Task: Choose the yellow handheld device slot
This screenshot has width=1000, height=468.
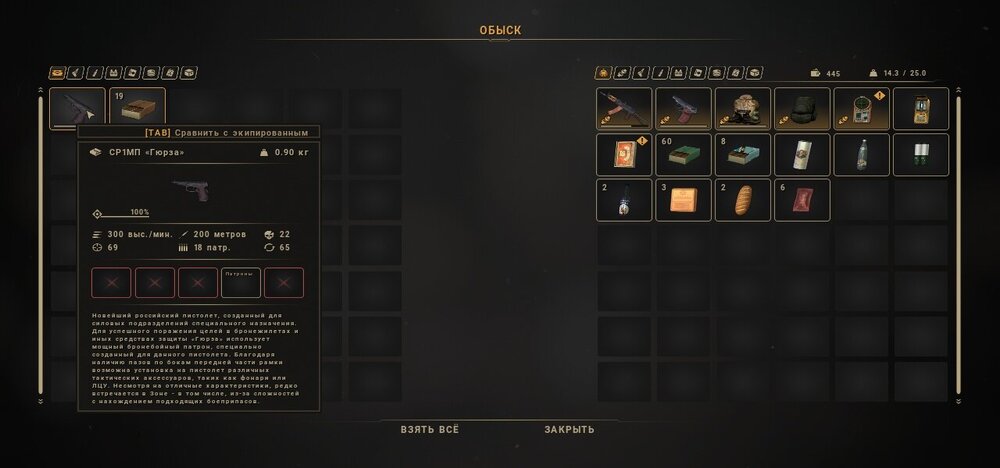Action: point(920,109)
